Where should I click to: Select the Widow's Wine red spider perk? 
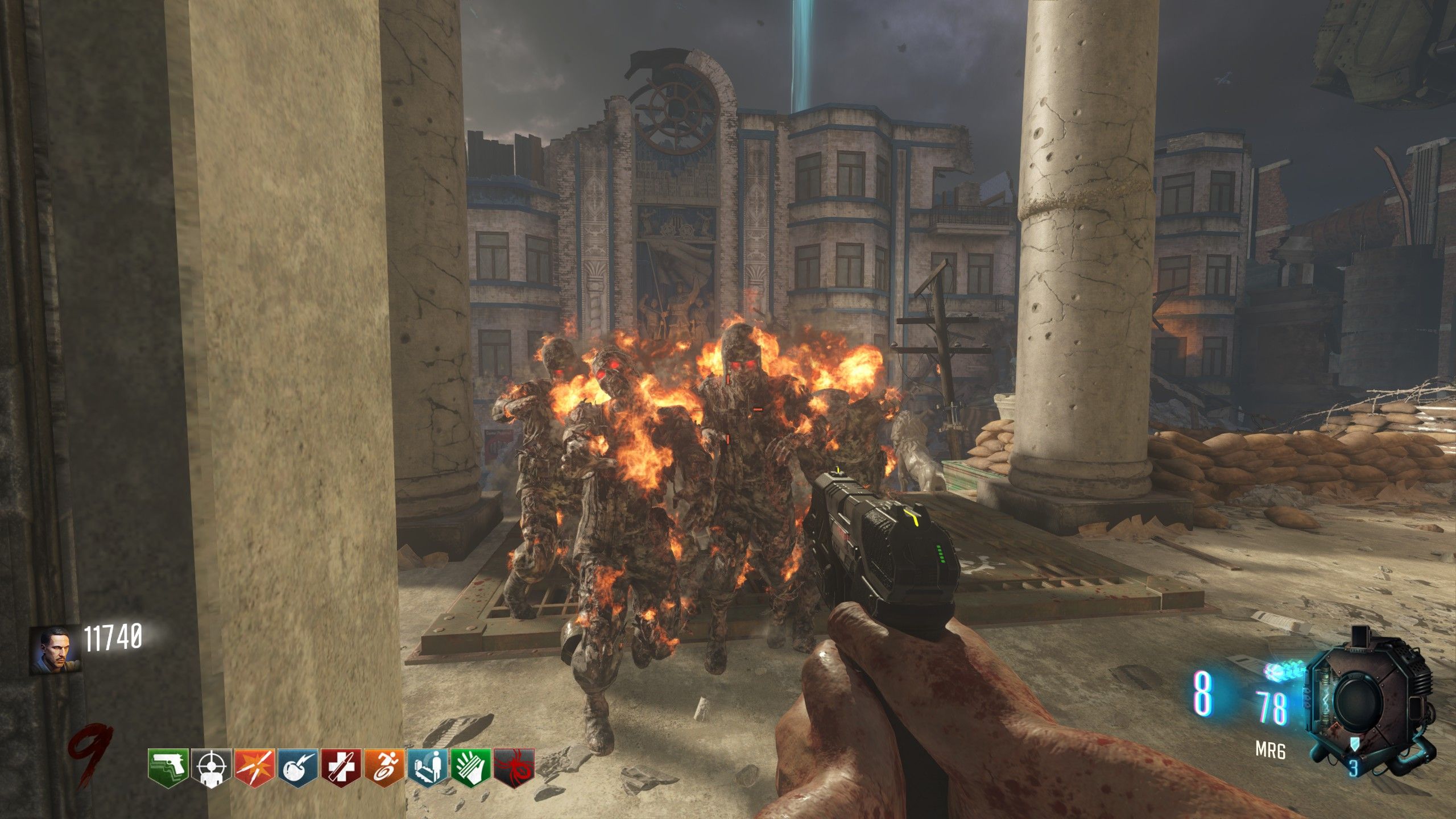(514, 768)
